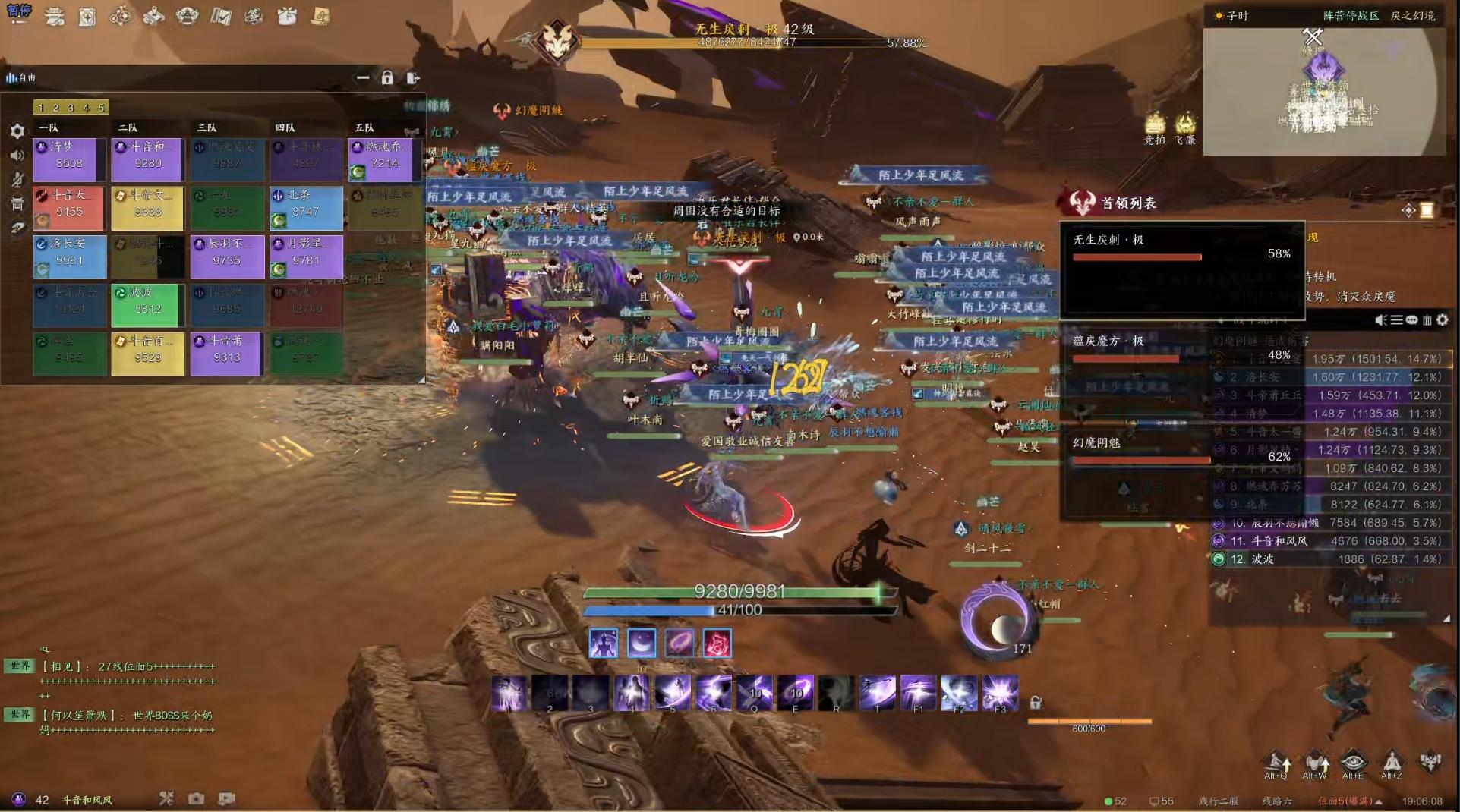Toggle the raid panel padlock
The height and width of the screenshot is (812, 1460).
pyautogui.click(x=387, y=77)
